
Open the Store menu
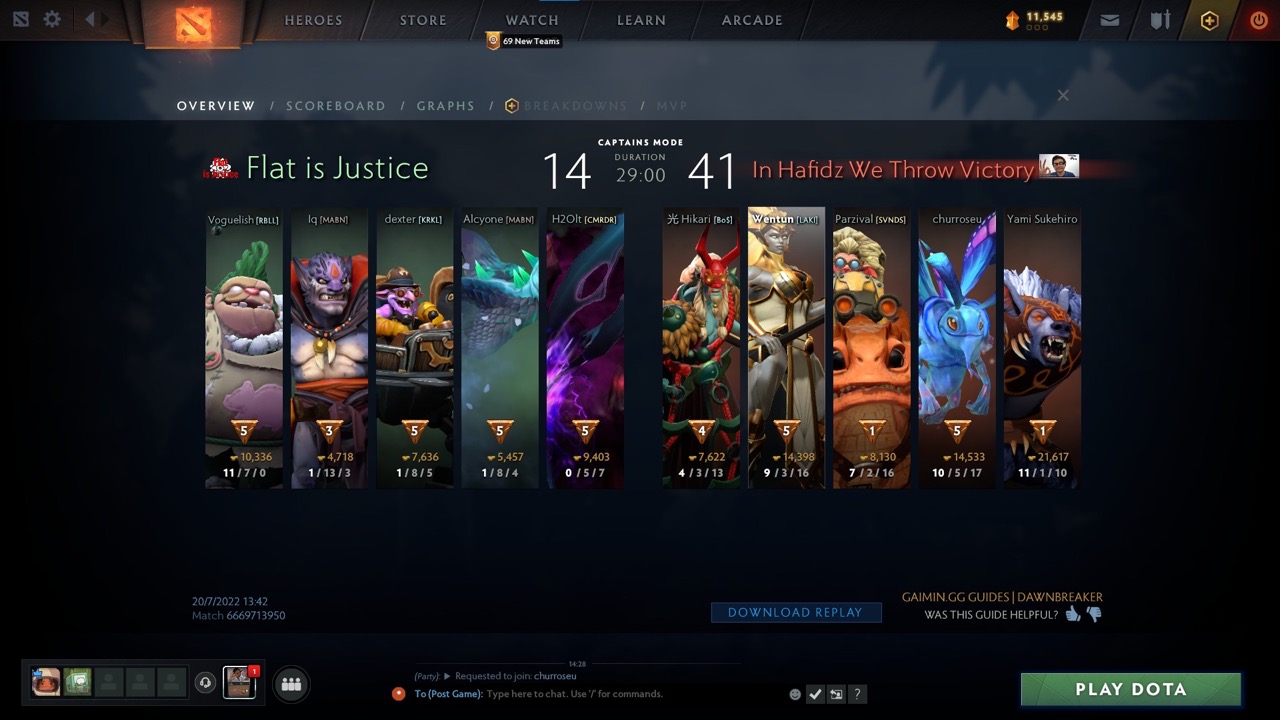(x=423, y=20)
